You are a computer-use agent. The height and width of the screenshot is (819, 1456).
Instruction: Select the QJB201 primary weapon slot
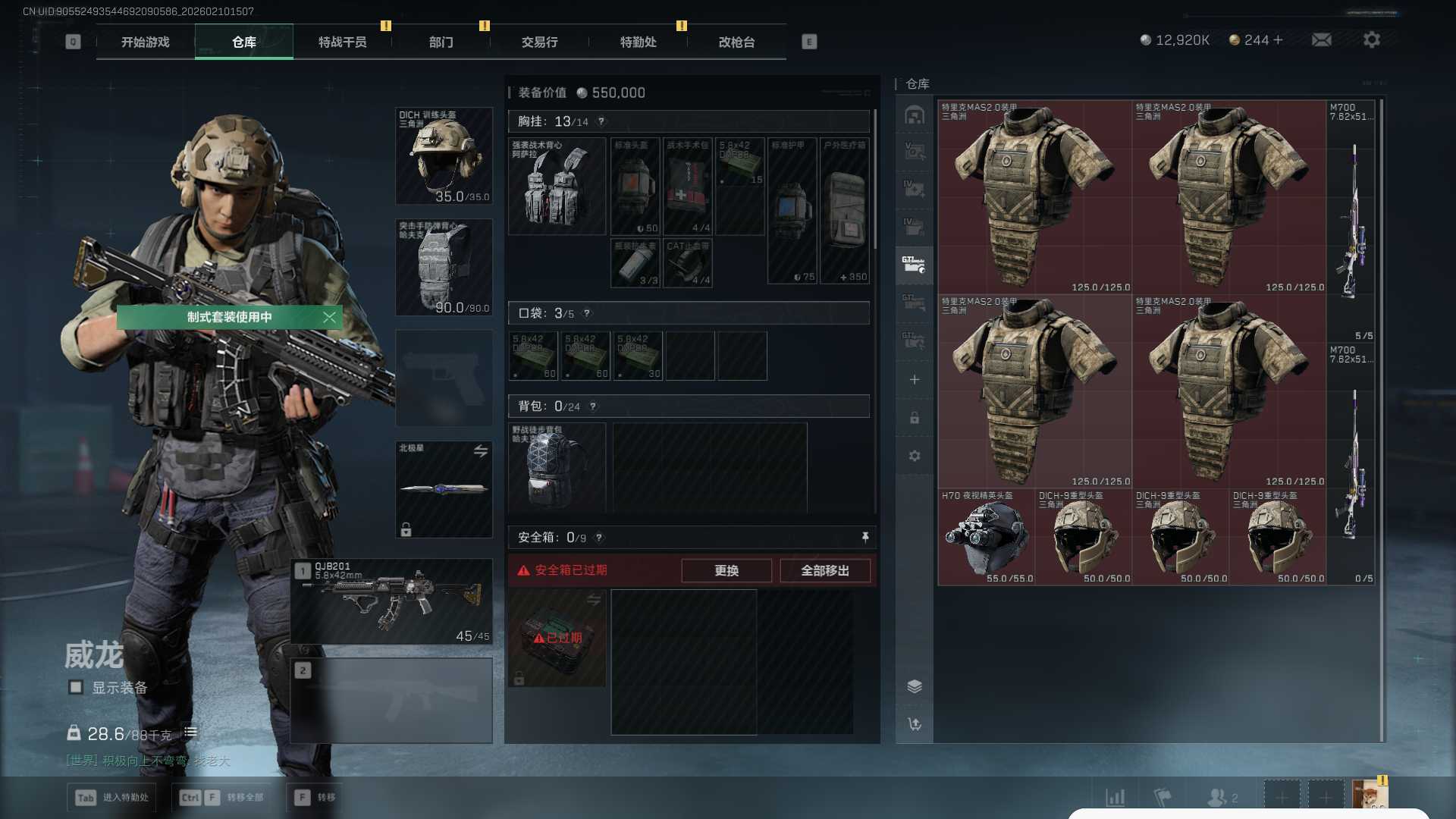click(391, 602)
